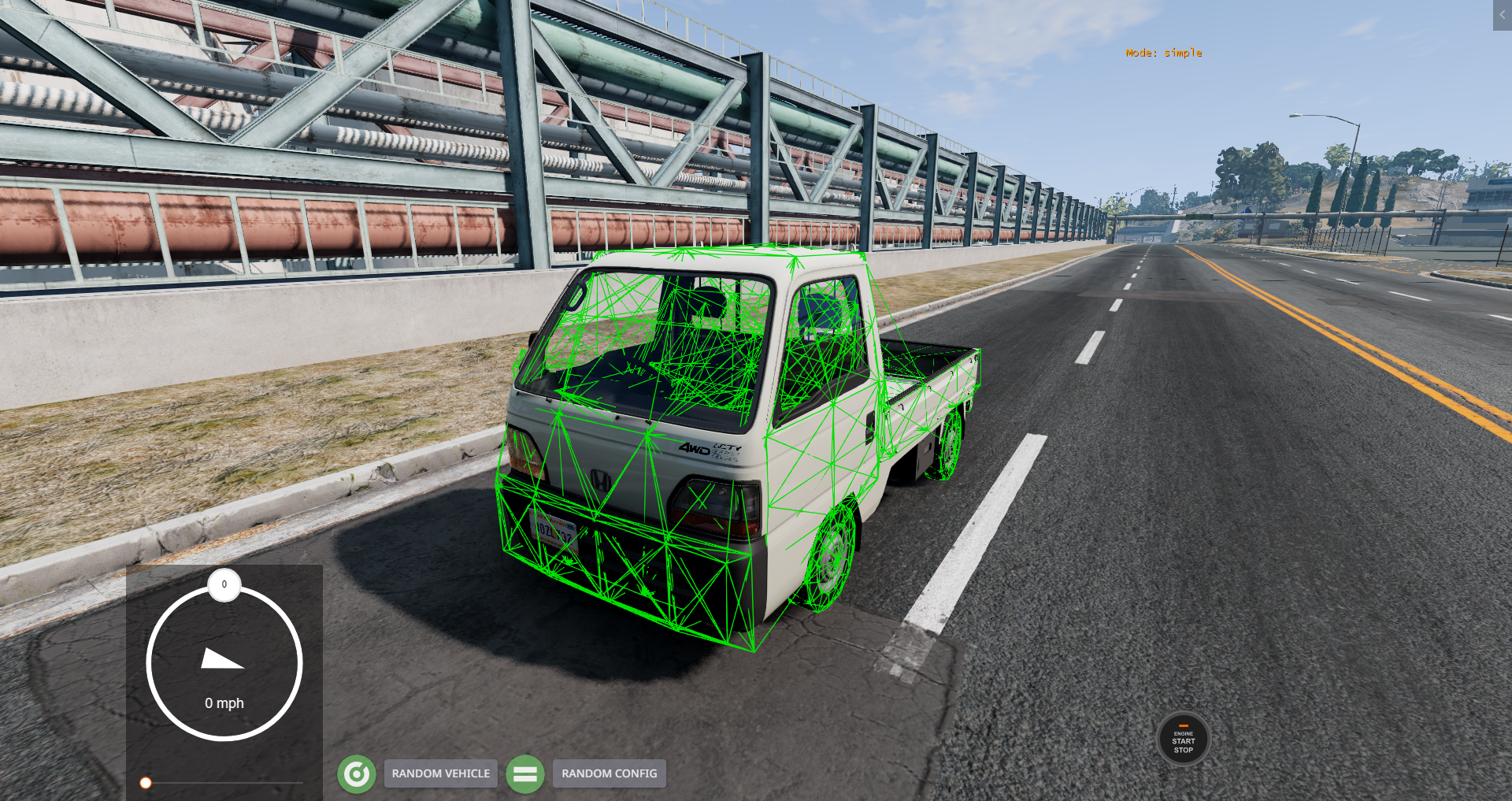Select the green circular target icon
The height and width of the screenshot is (801, 1512).
click(x=357, y=774)
